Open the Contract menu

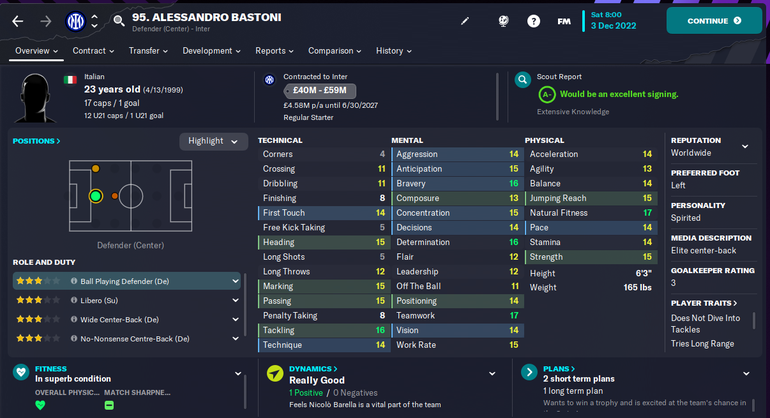click(93, 51)
